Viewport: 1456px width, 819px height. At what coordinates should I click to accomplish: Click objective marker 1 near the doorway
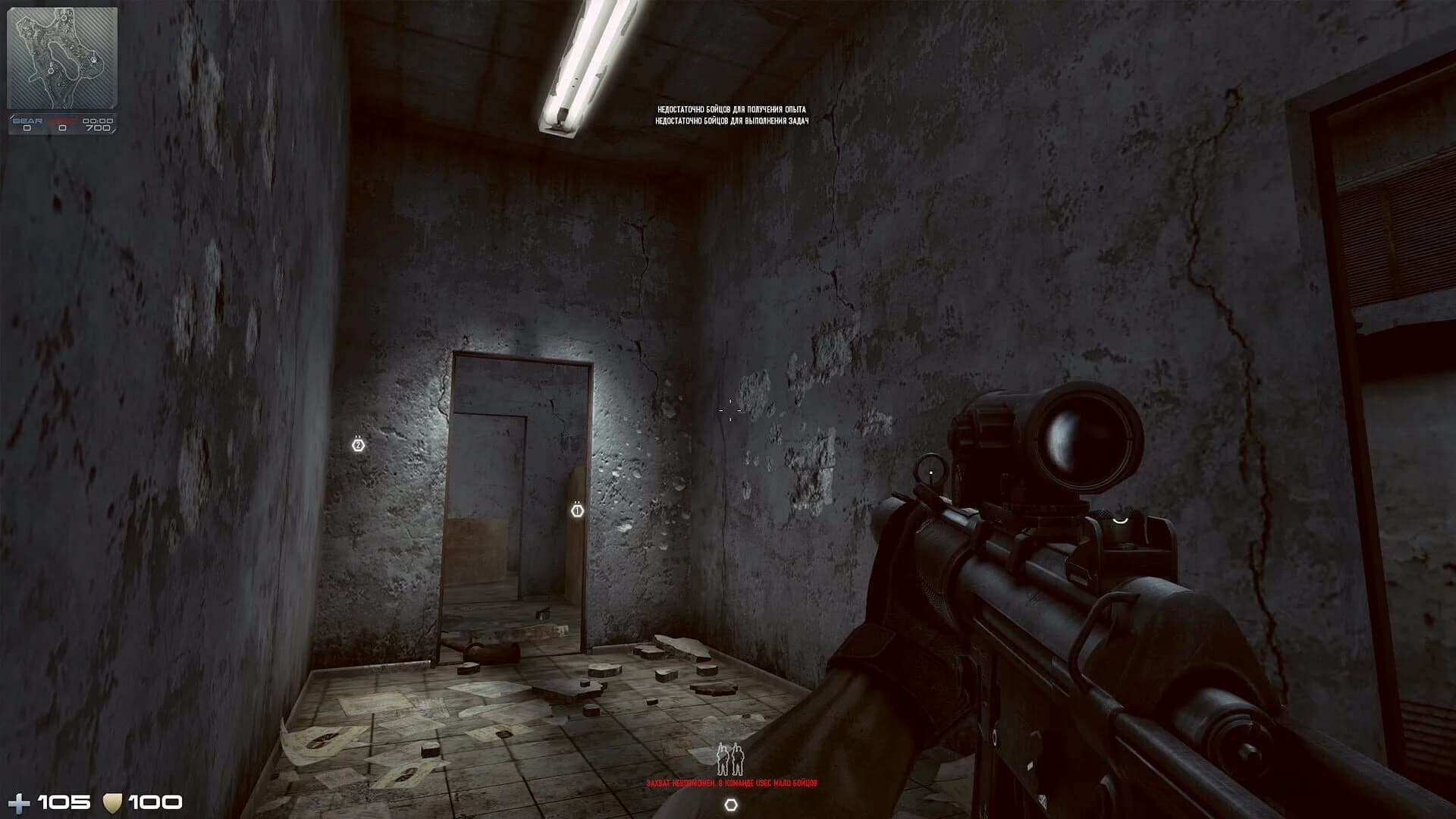tap(576, 511)
